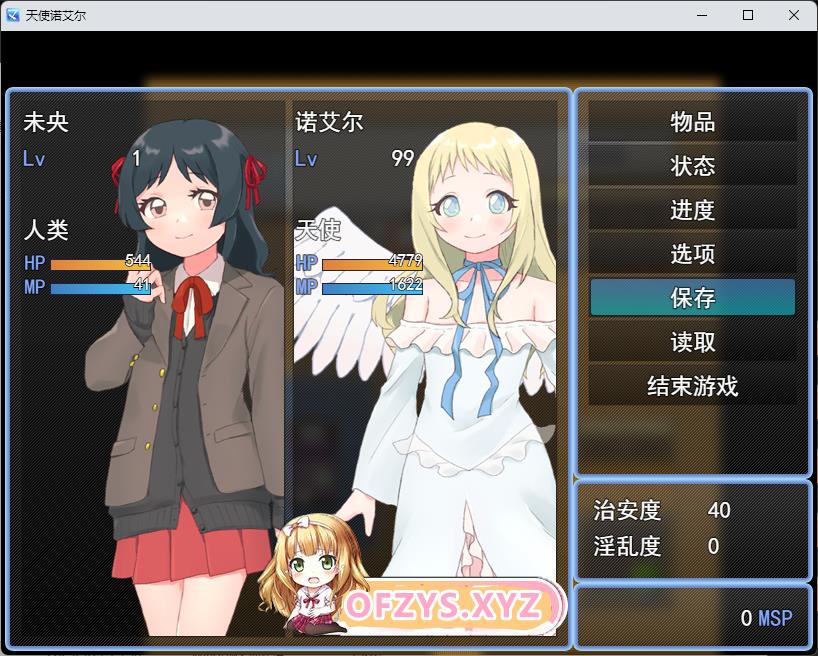
Task: Select 读取 to load a game
Action: click(x=692, y=342)
